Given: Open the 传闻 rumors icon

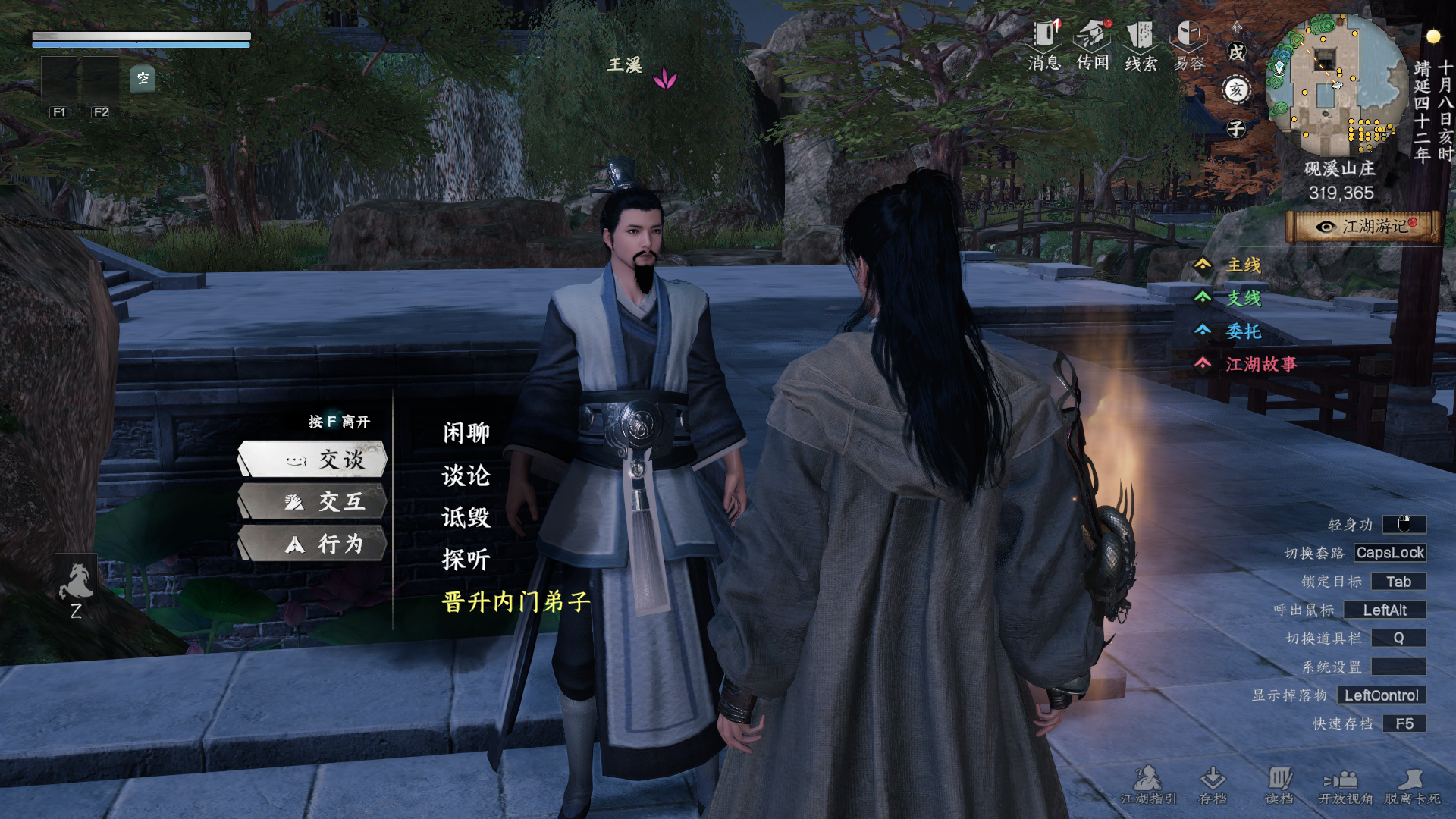Looking at the screenshot, I should point(1093,45).
